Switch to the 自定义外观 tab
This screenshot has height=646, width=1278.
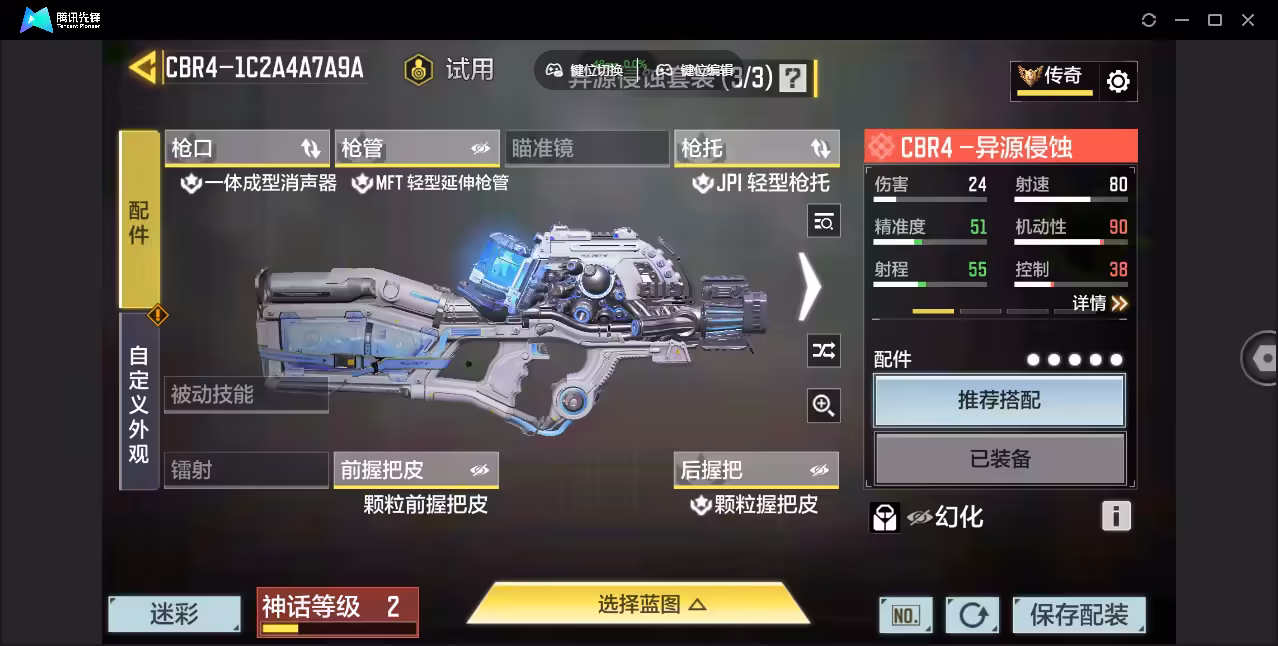point(139,403)
